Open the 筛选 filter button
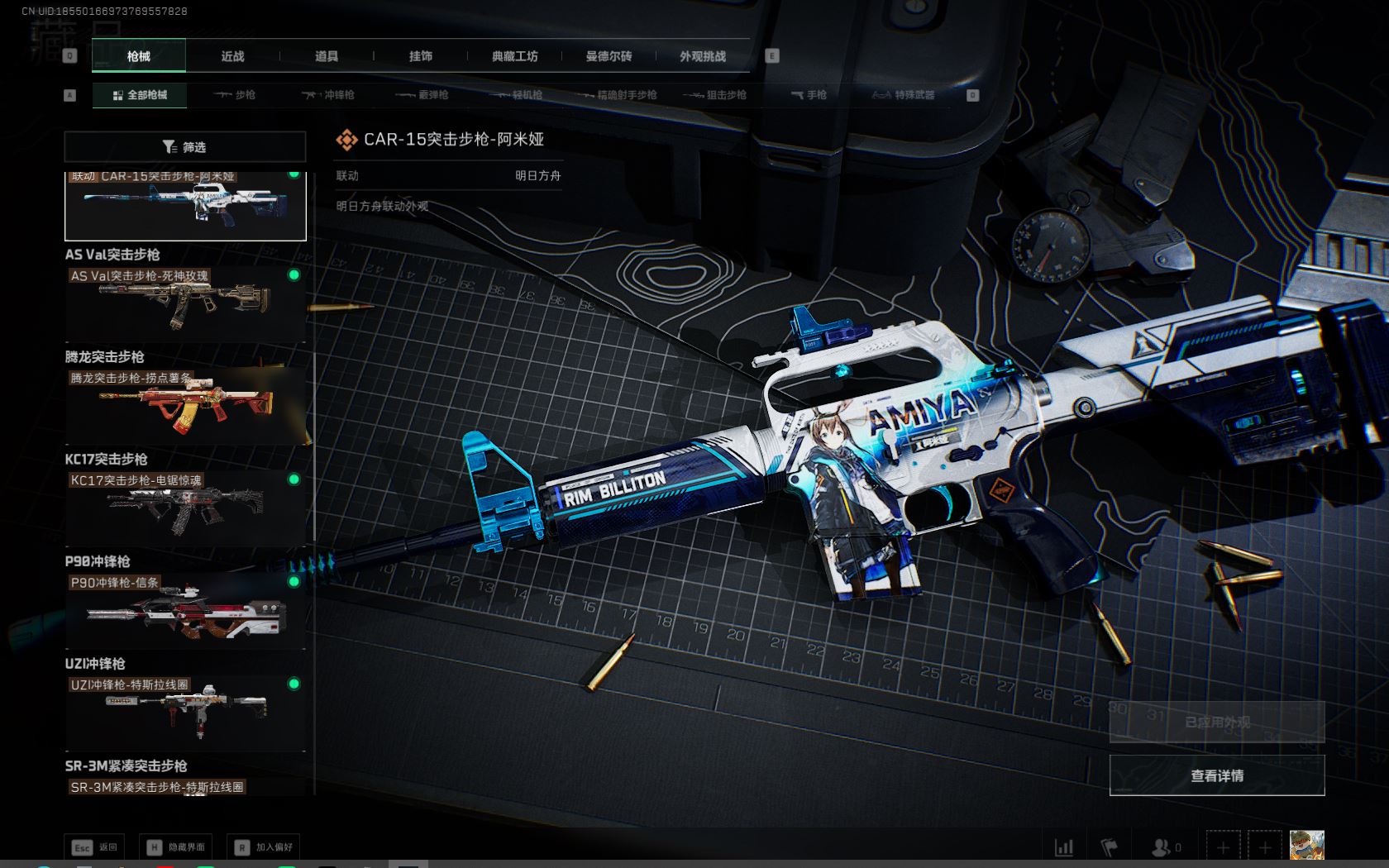The image size is (1389, 868). tap(185, 147)
